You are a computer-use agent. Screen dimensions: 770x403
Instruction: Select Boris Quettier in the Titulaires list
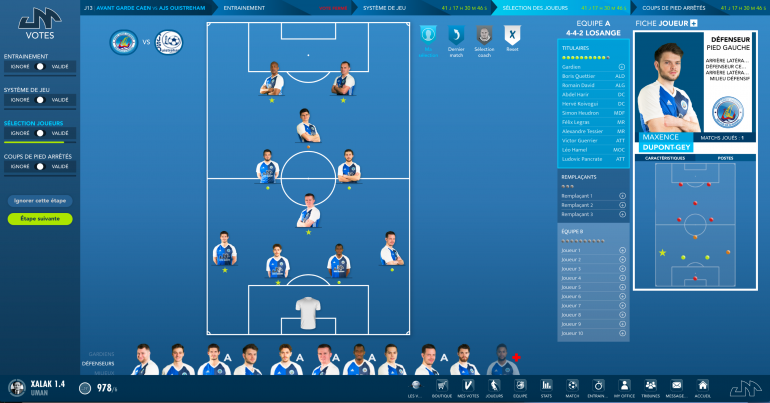click(x=580, y=76)
